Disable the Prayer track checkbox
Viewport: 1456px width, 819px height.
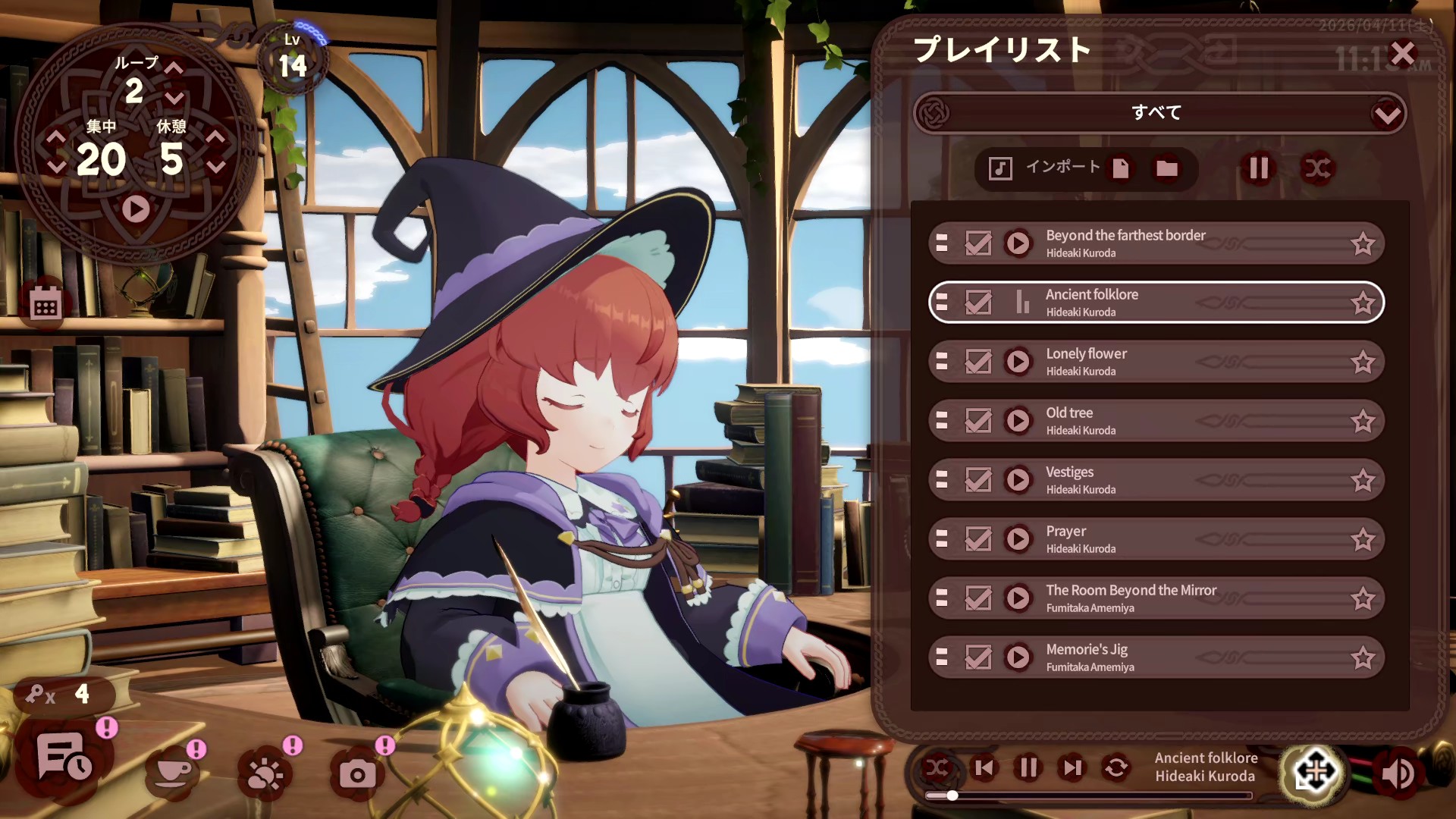[x=978, y=538]
